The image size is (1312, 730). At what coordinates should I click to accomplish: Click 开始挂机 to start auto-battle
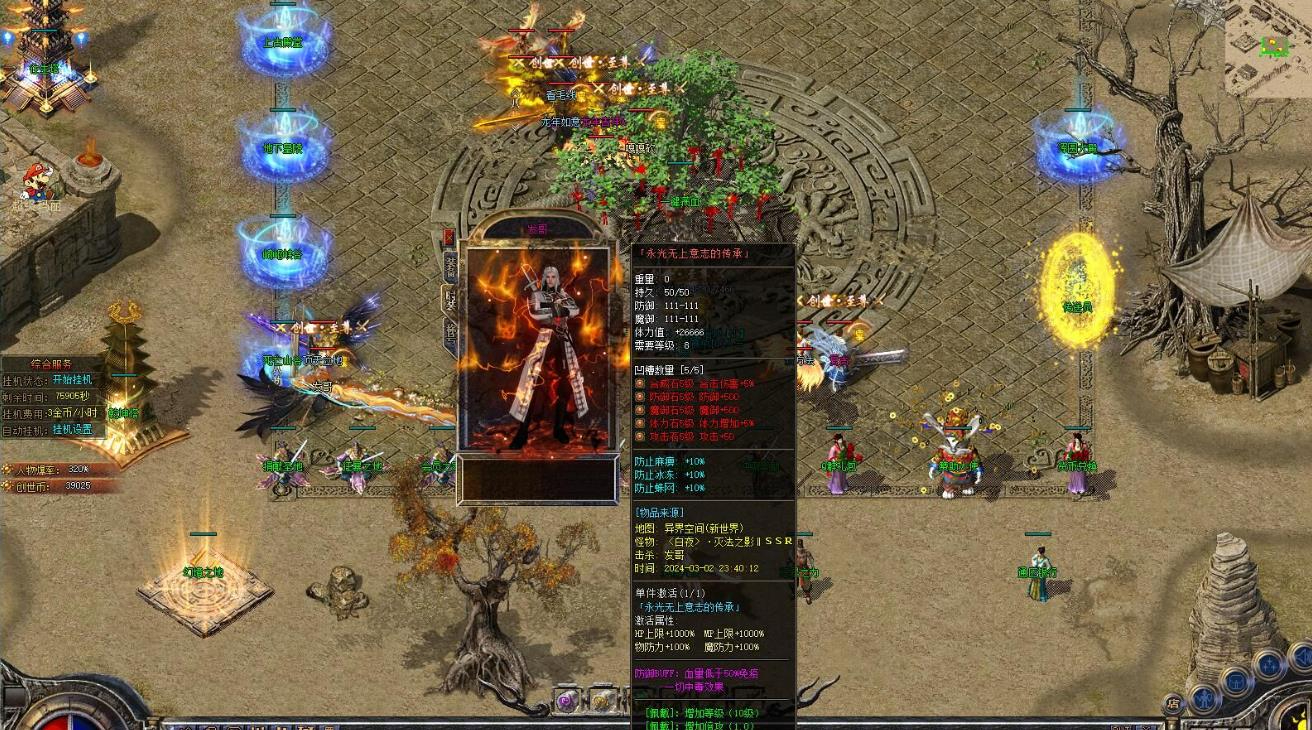tap(71, 380)
